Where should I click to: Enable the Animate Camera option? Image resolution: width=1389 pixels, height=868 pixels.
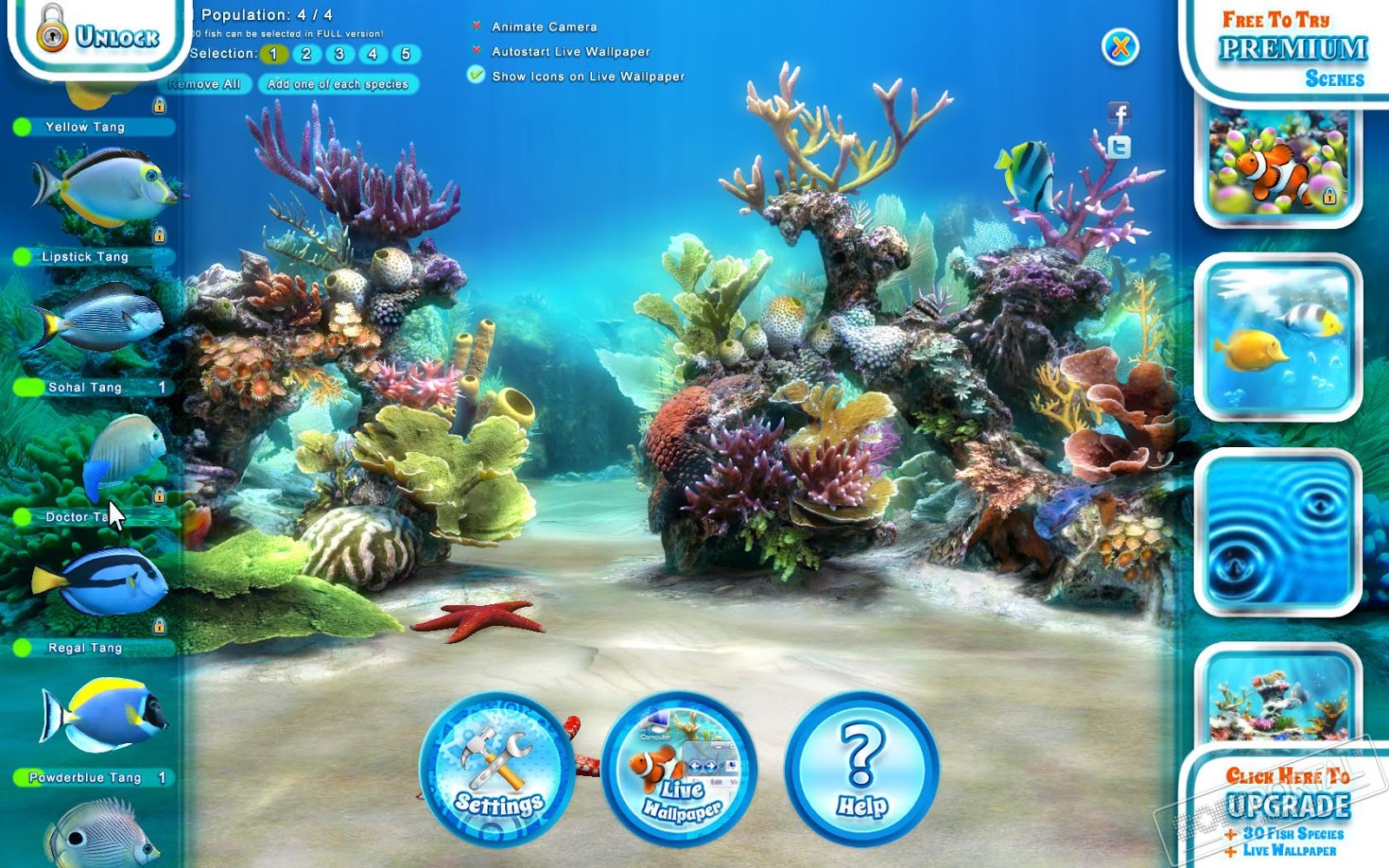pos(477,27)
